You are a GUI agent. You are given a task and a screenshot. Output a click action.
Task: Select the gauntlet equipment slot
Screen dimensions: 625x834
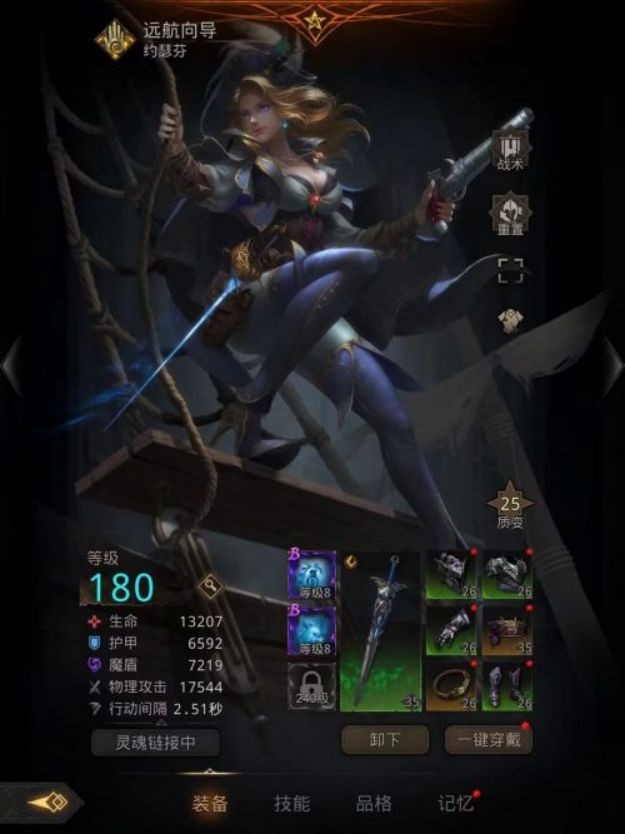click(451, 629)
